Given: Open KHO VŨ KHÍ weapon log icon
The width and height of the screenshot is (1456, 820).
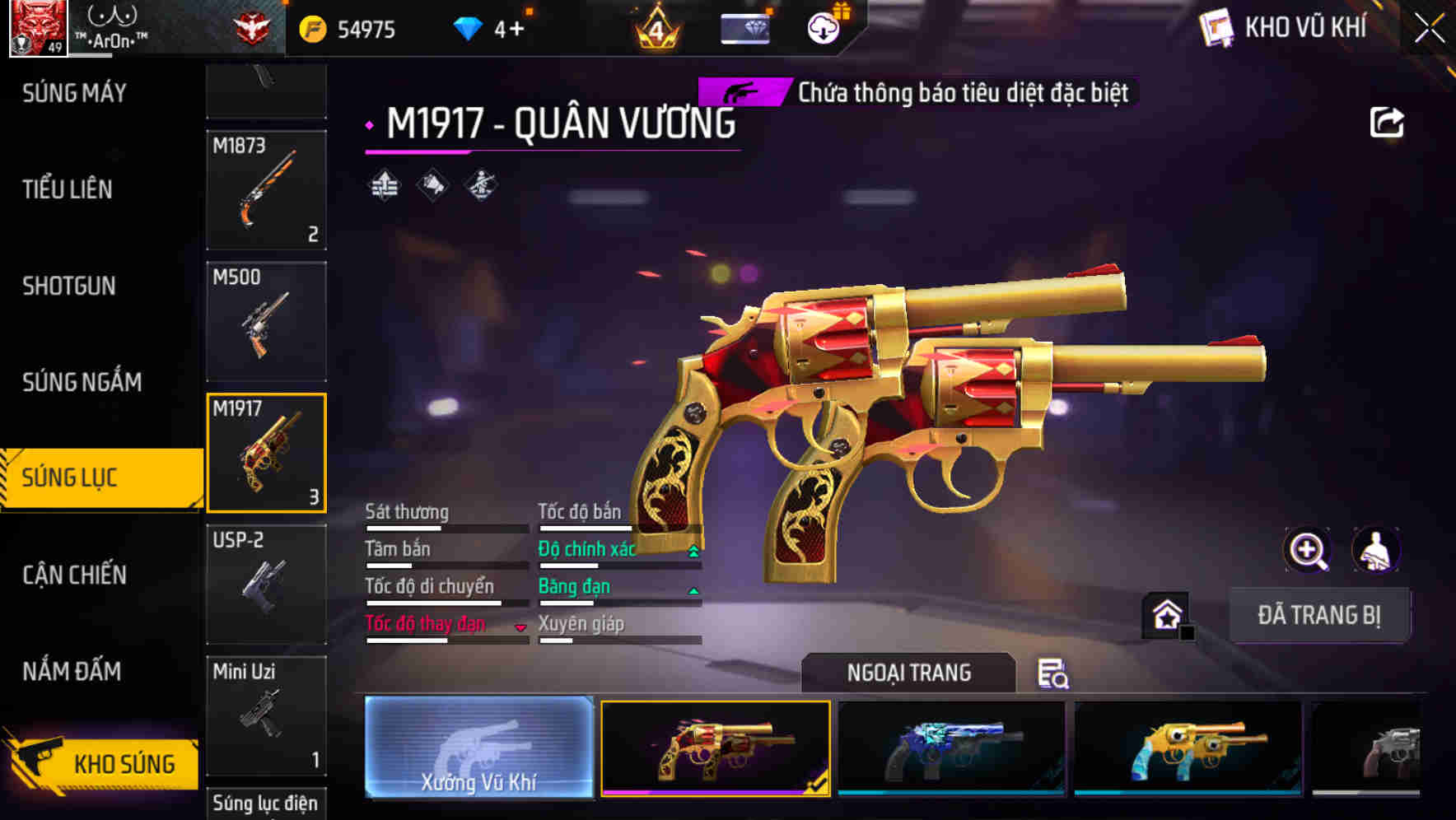Looking at the screenshot, I should [x=1216, y=27].
